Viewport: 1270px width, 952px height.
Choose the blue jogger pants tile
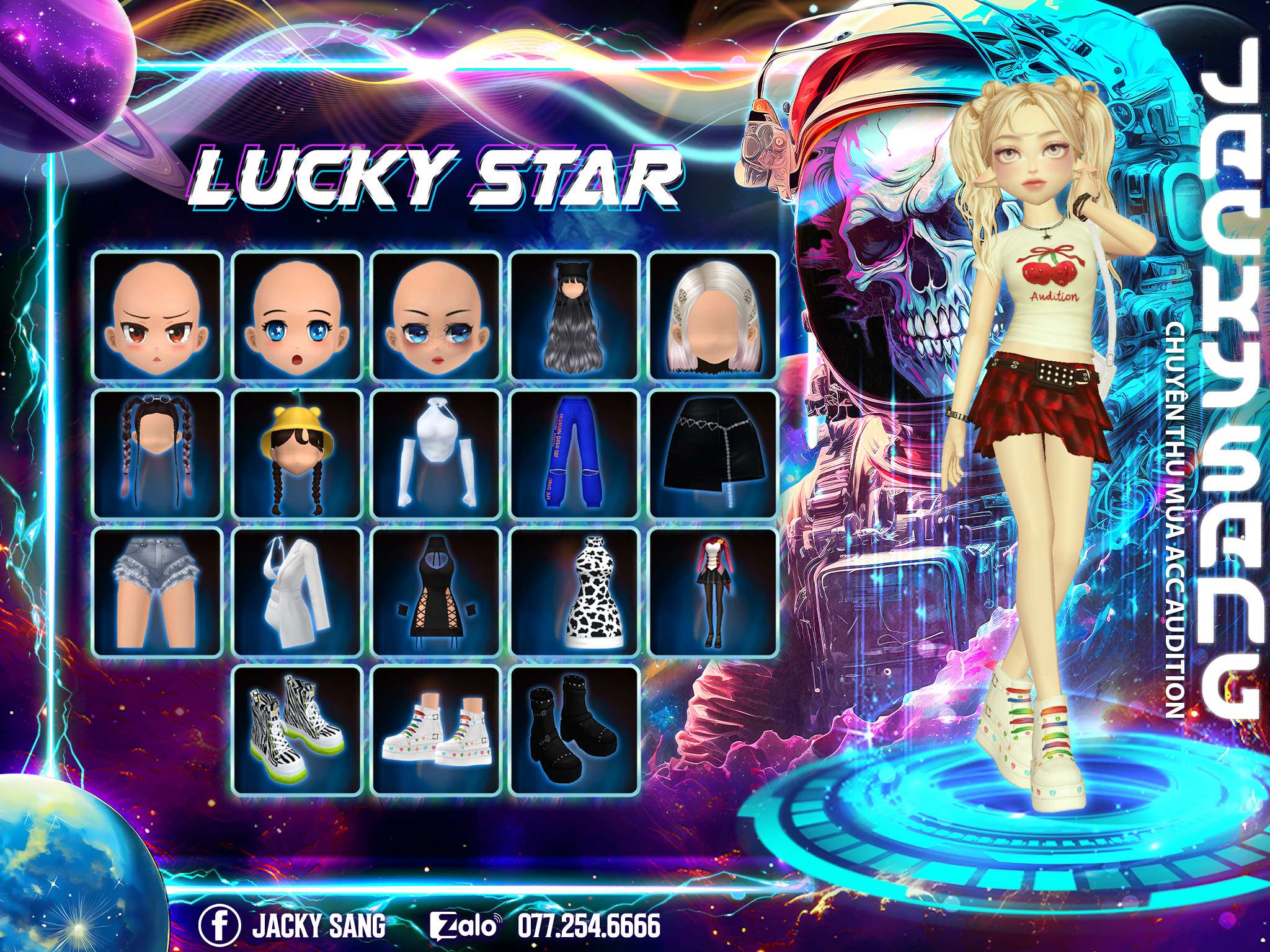tap(574, 454)
